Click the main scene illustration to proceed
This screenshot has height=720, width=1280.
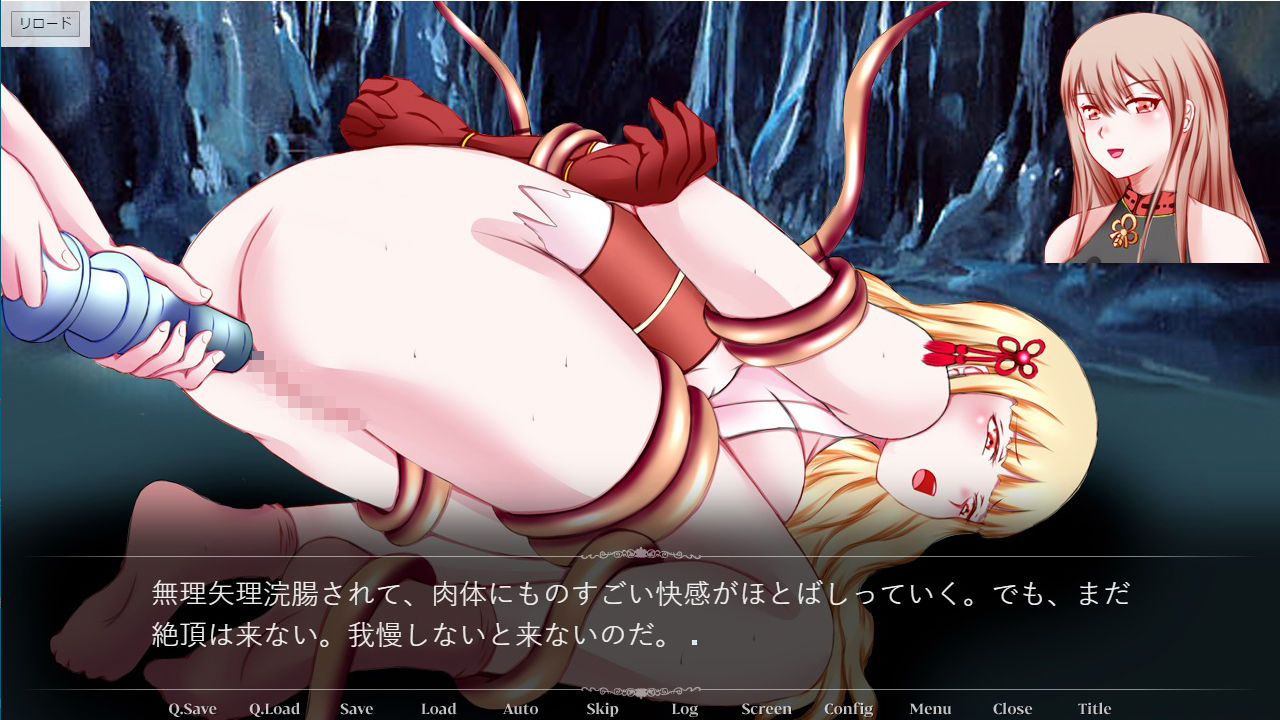[x=500, y=300]
